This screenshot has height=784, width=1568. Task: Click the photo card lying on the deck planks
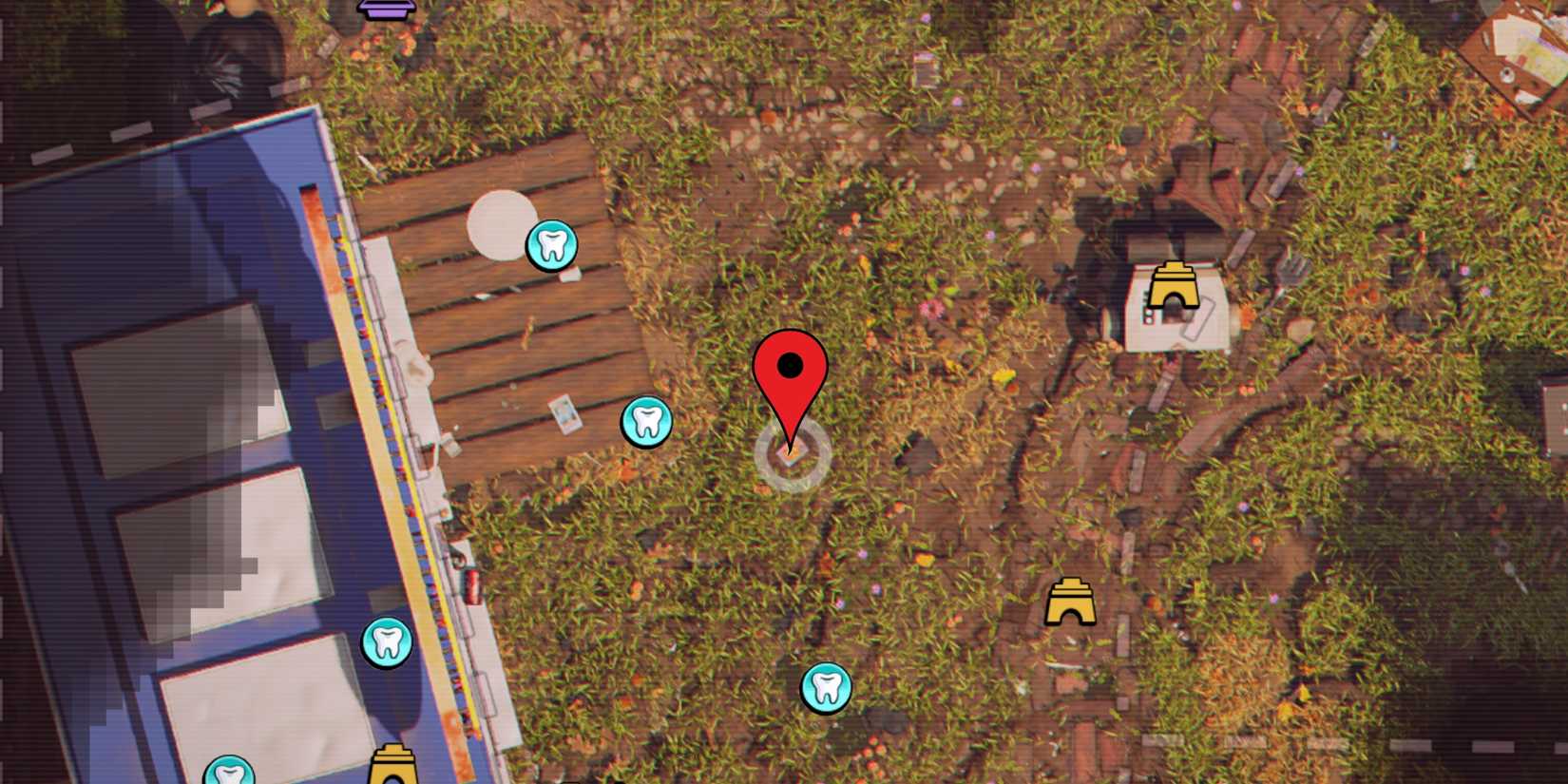[x=564, y=414]
